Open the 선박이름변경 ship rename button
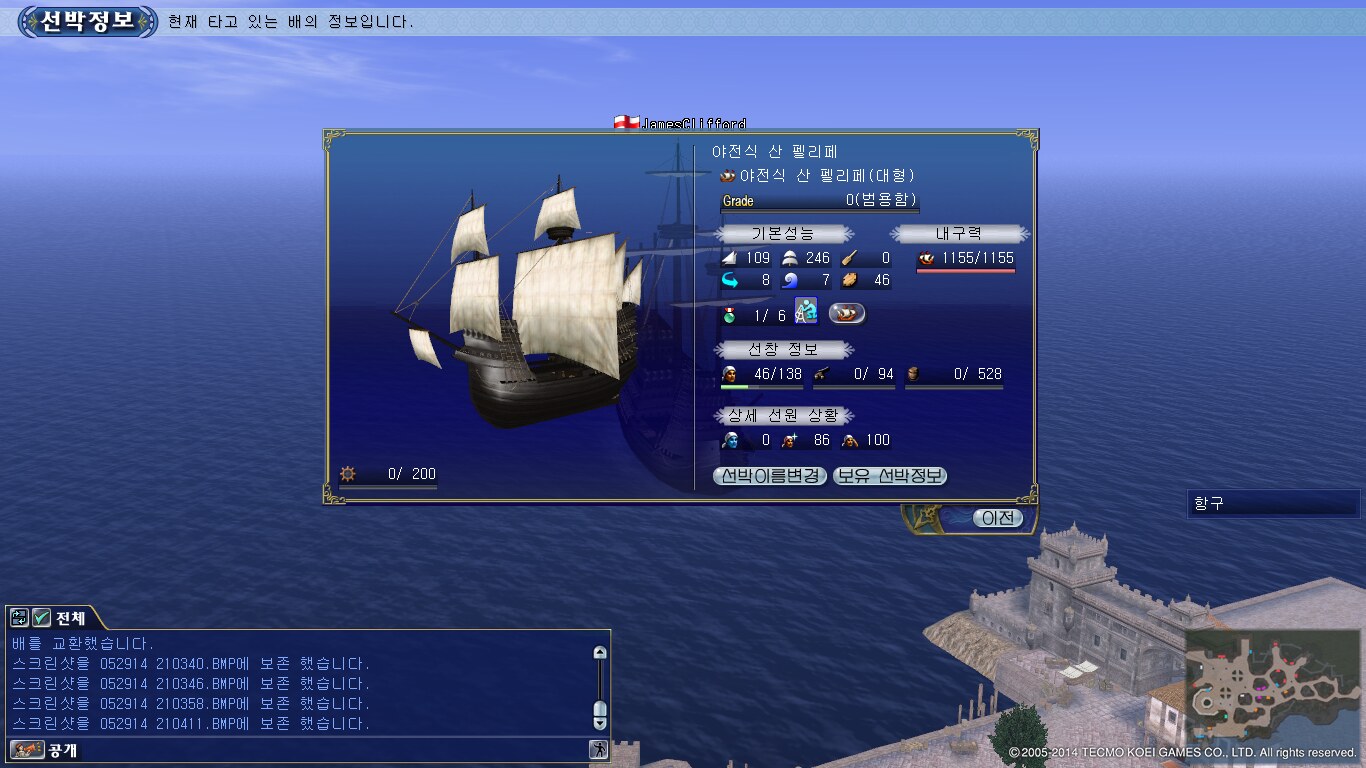 click(770, 476)
